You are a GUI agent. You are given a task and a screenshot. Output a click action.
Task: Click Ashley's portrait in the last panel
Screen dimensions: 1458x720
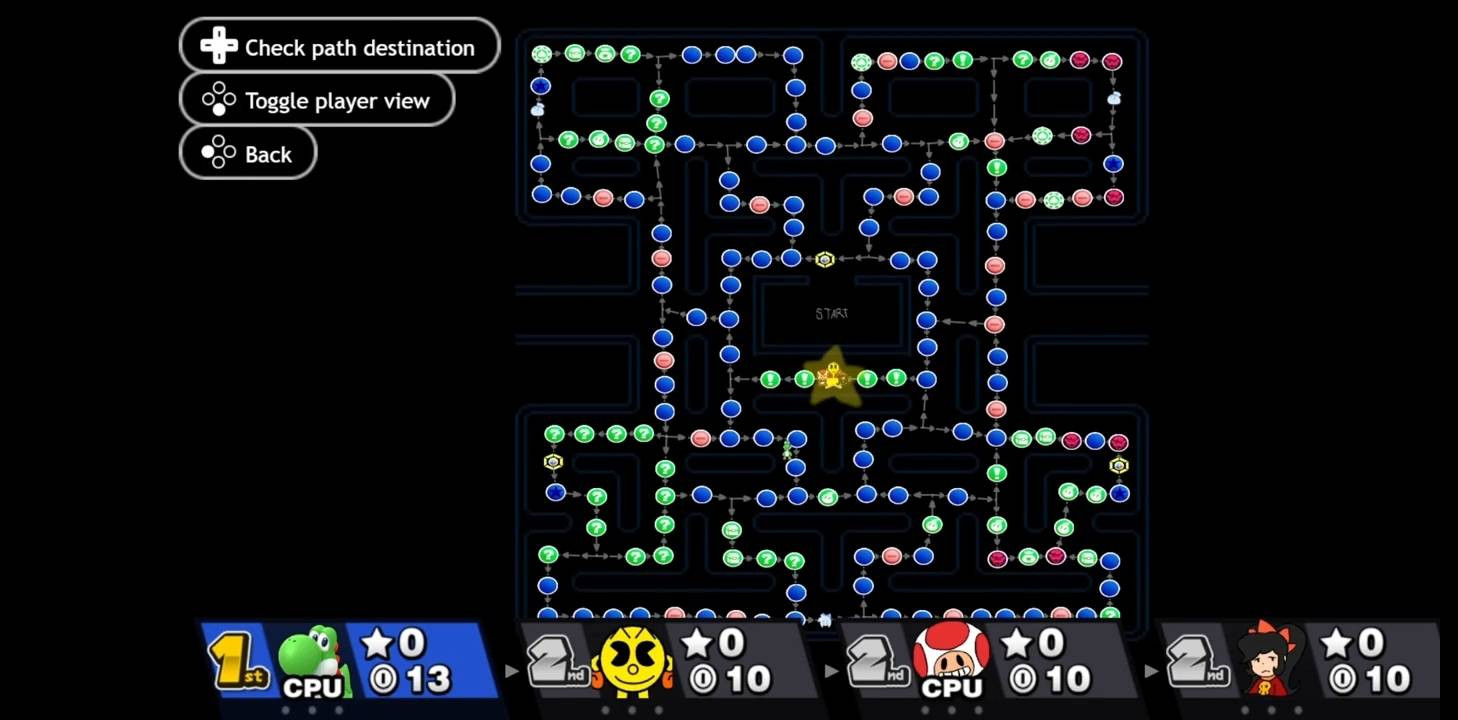pyautogui.click(x=1269, y=659)
